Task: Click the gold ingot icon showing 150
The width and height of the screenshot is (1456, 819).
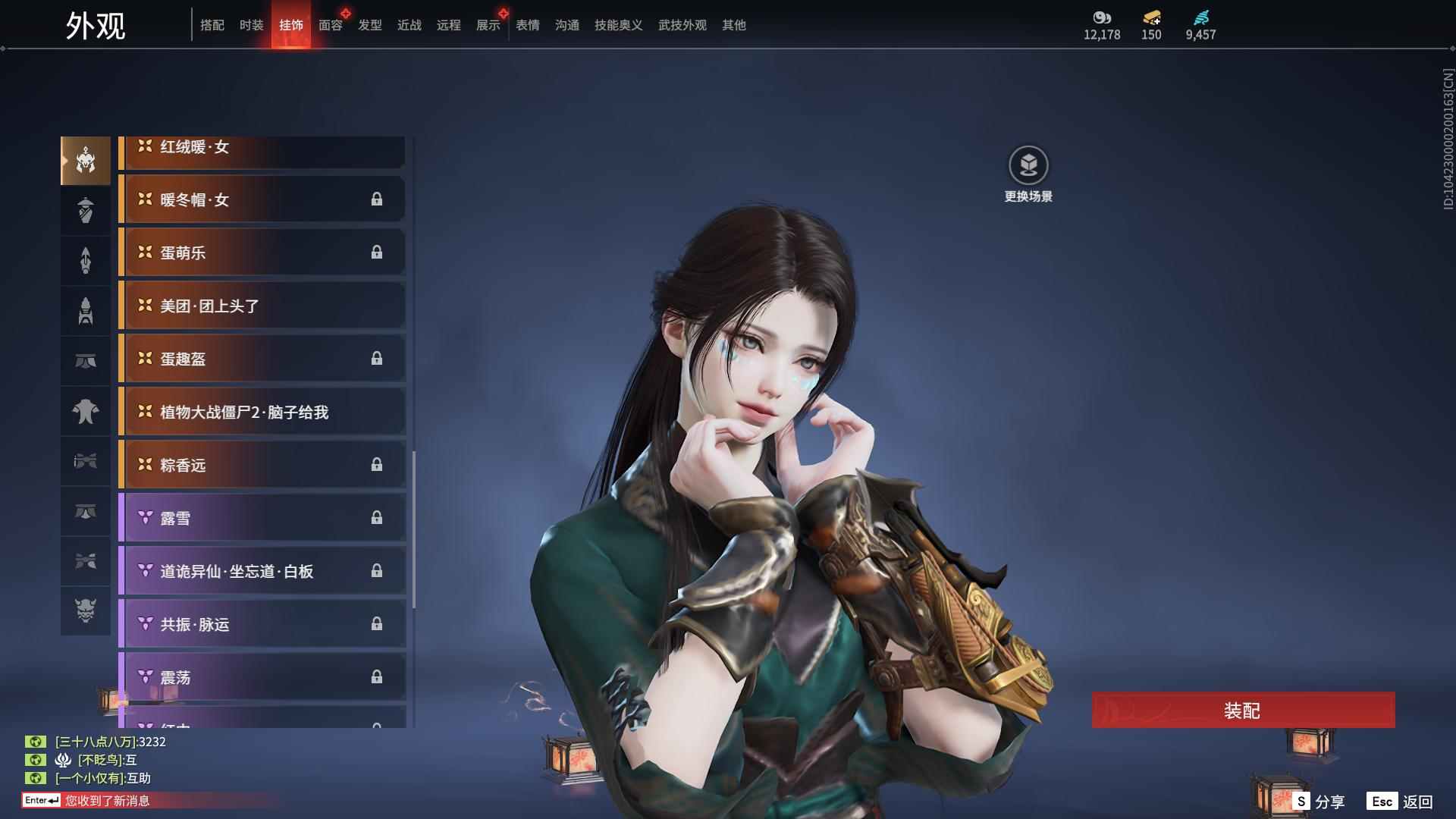Action: (1151, 15)
